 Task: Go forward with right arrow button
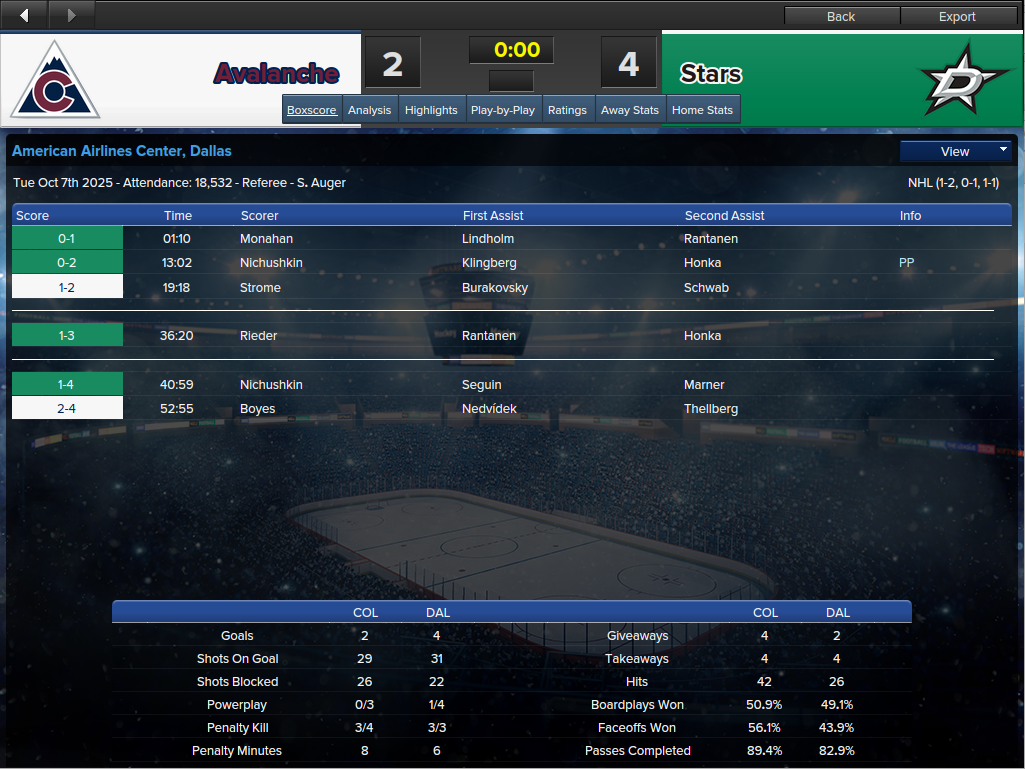(71, 15)
